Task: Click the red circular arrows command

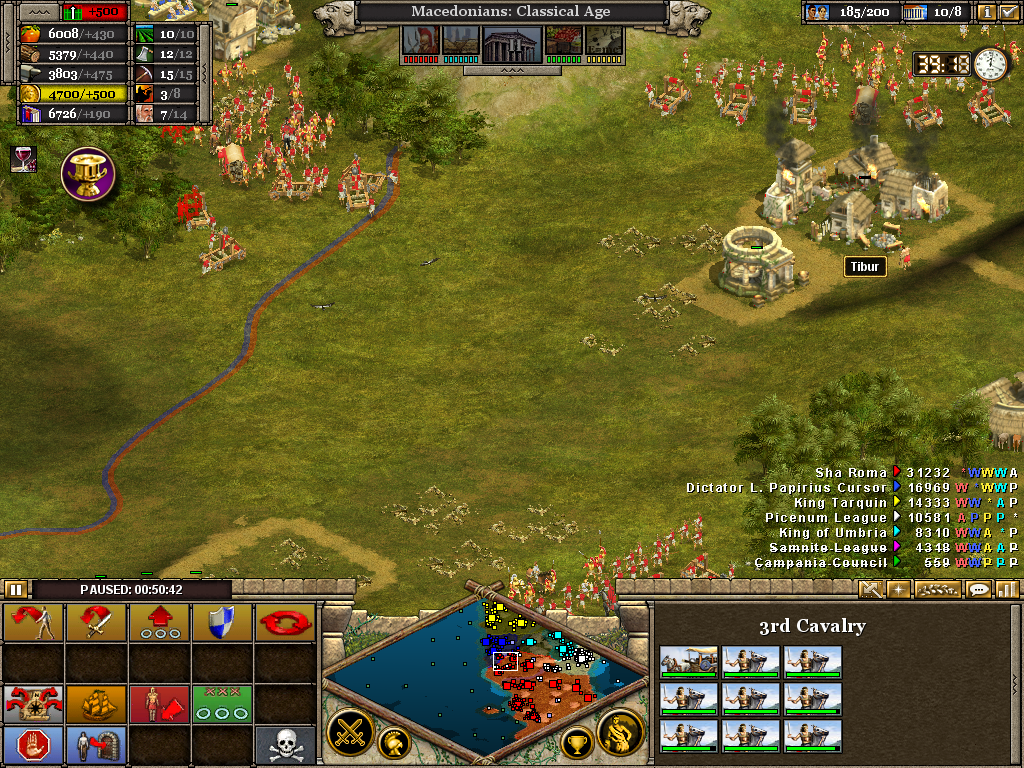Action: [285, 622]
